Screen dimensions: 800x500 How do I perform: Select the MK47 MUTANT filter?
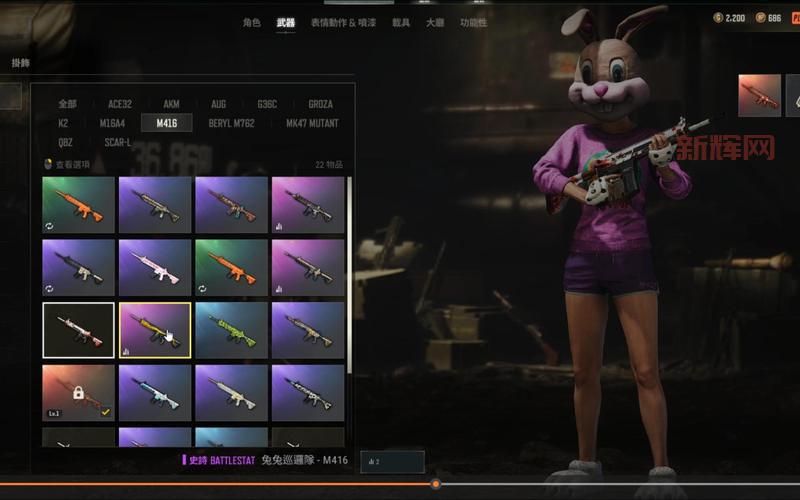pyautogui.click(x=312, y=123)
